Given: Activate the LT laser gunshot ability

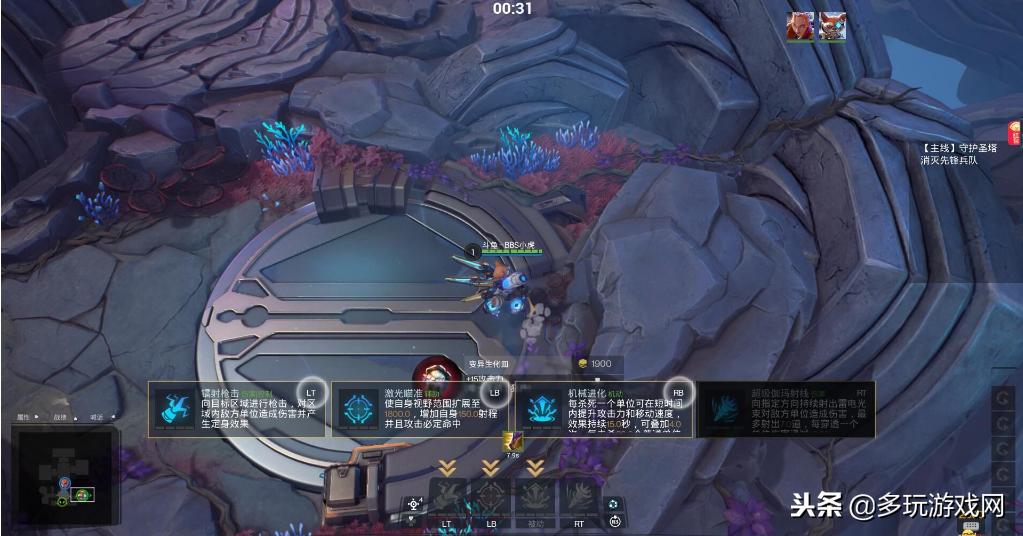Looking at the screenshot, I should pos(447,497).
